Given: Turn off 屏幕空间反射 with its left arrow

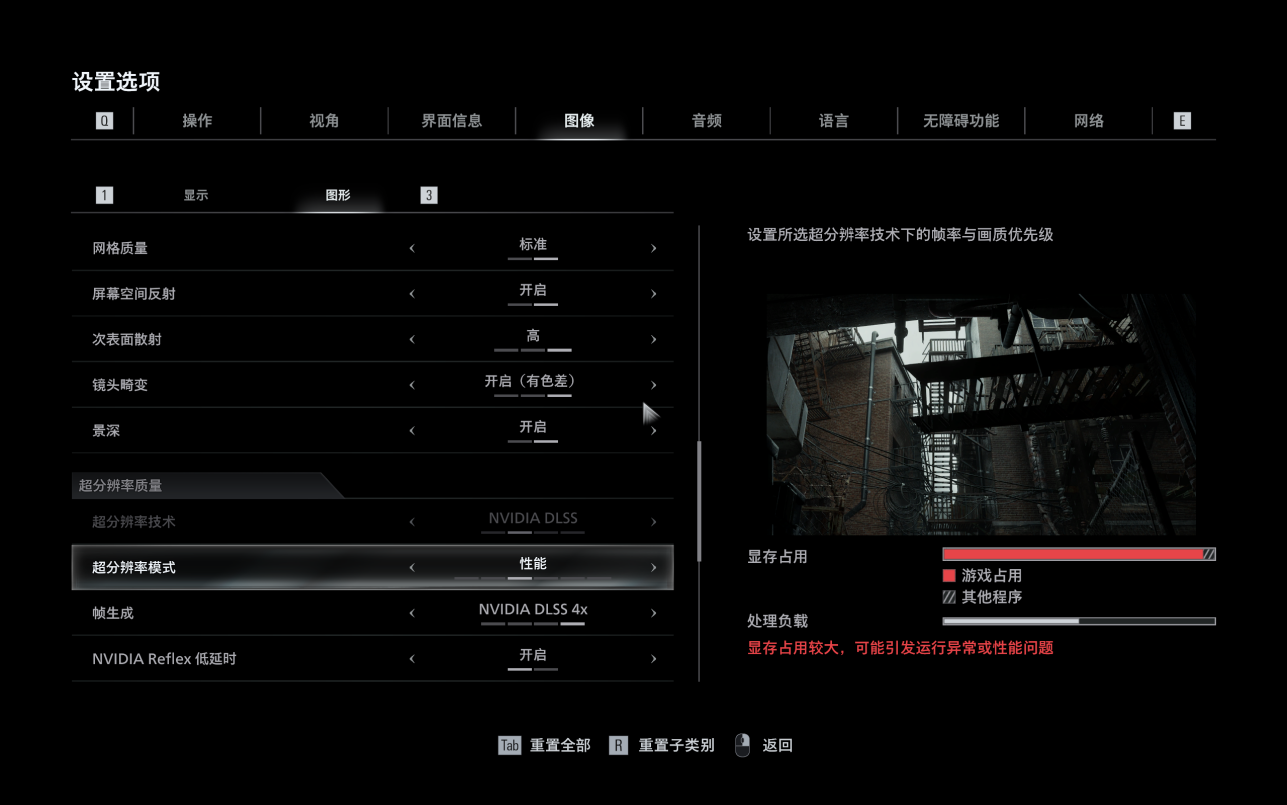Looking at the screenshot, I should click(411, 292).
